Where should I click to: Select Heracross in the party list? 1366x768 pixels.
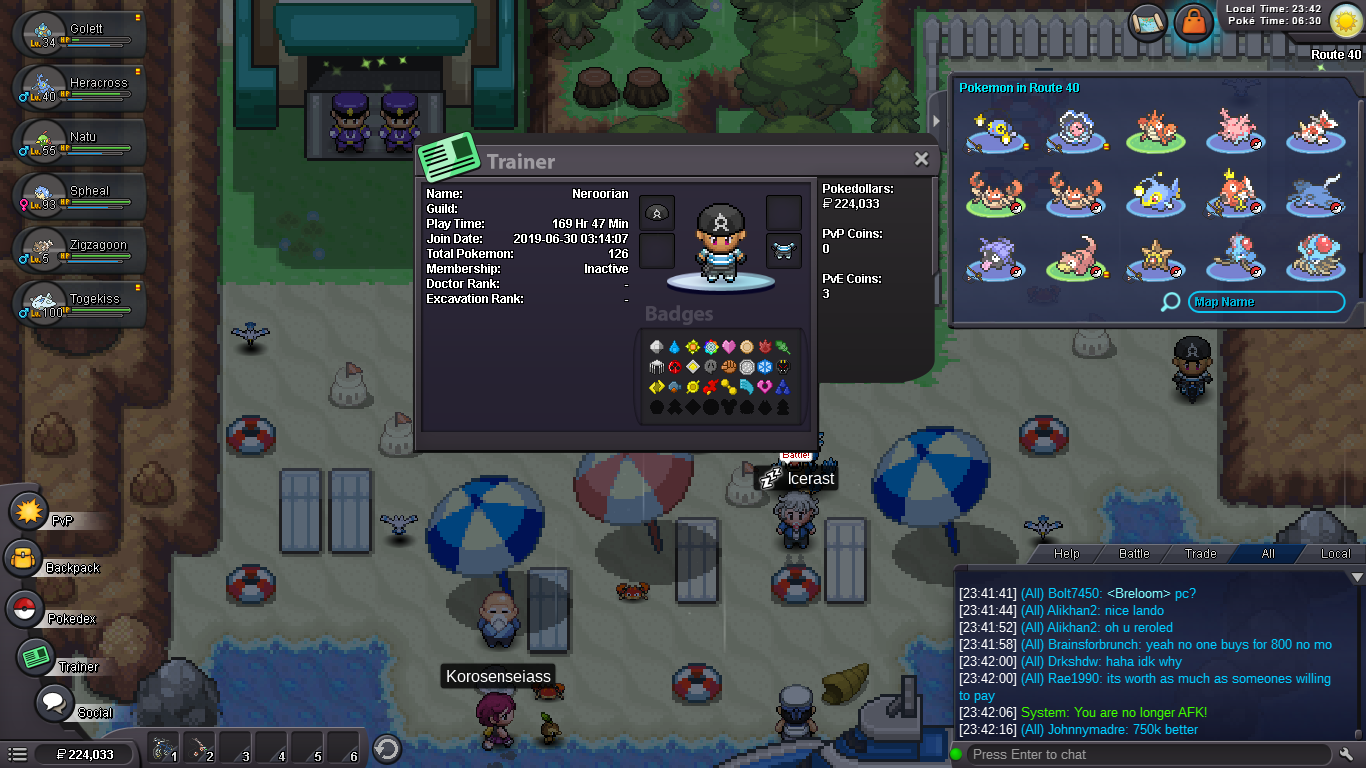tap(80, 87)
